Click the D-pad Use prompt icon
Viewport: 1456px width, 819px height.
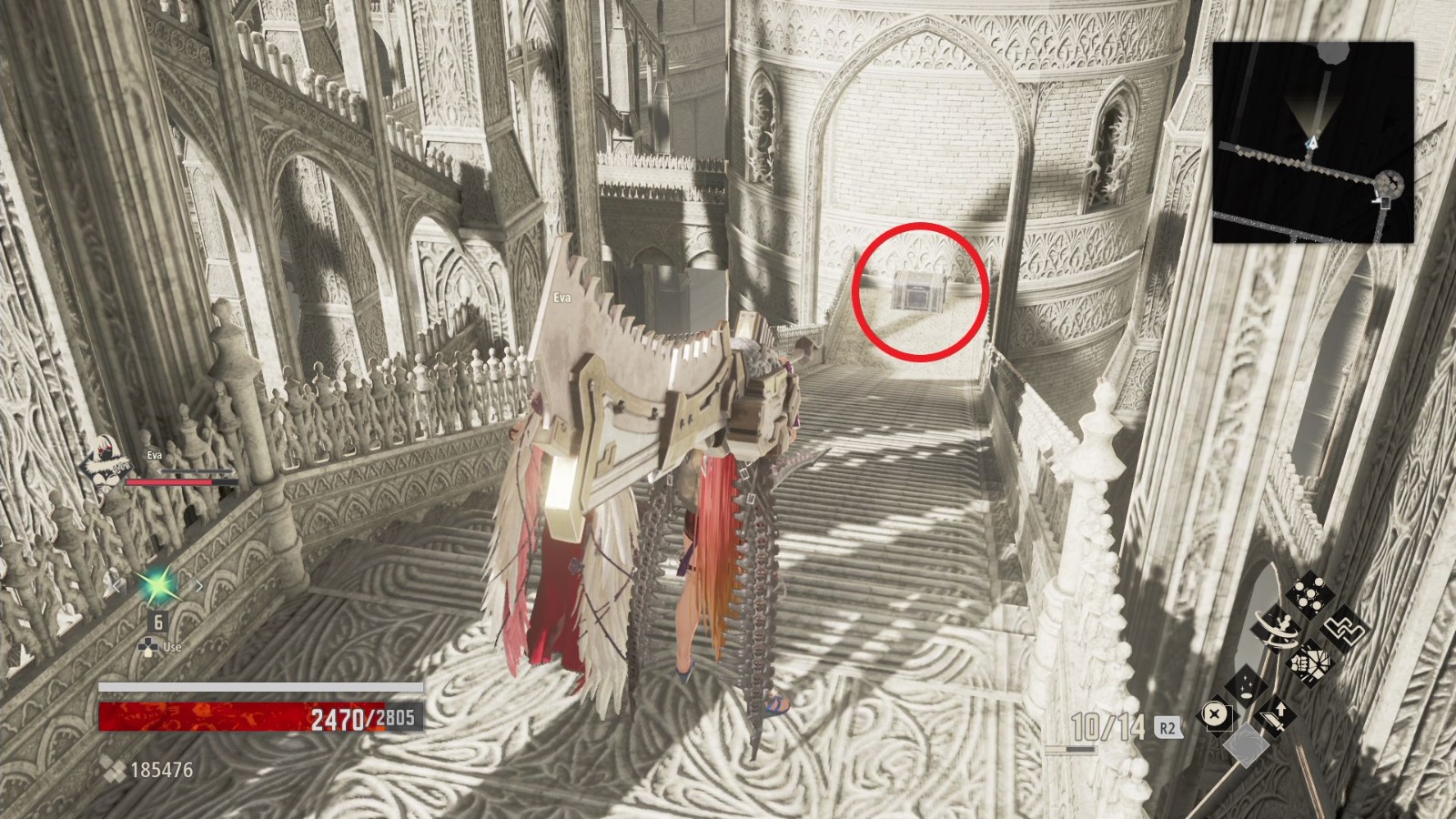149,646
